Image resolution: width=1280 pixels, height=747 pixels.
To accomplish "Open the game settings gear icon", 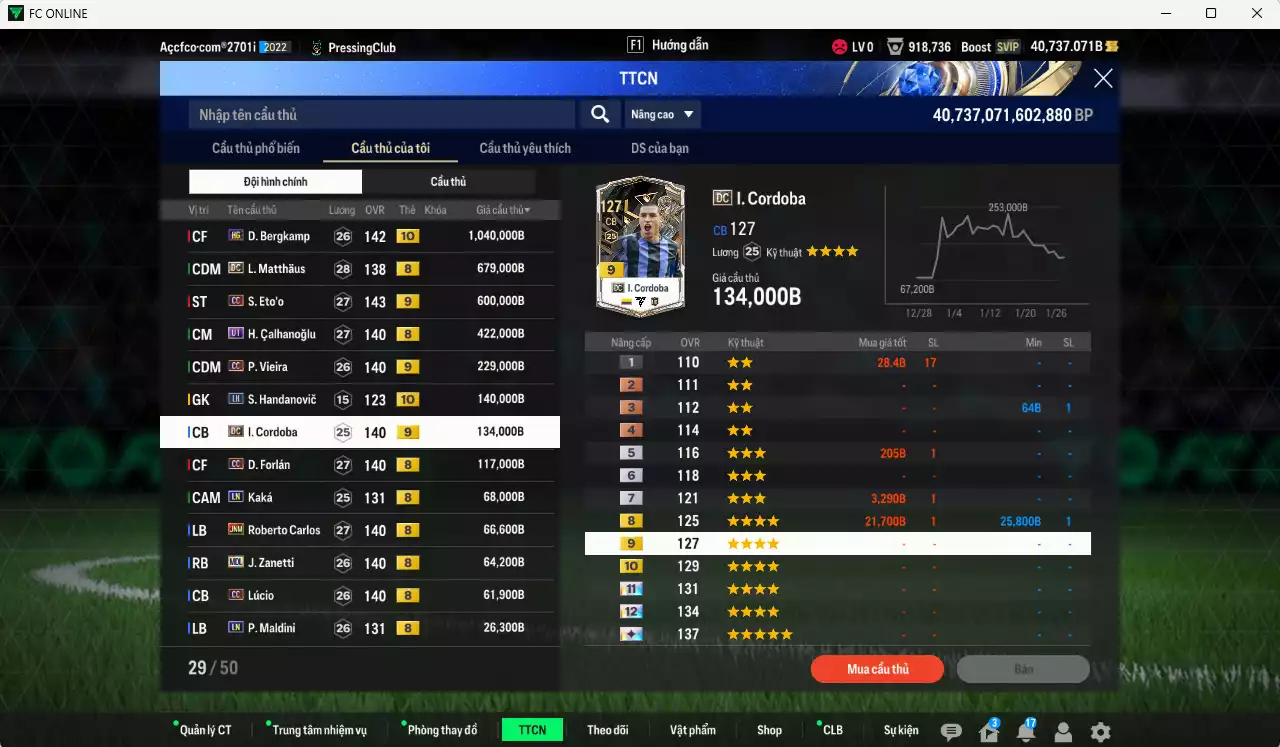I will click(x=1100, y=731).
